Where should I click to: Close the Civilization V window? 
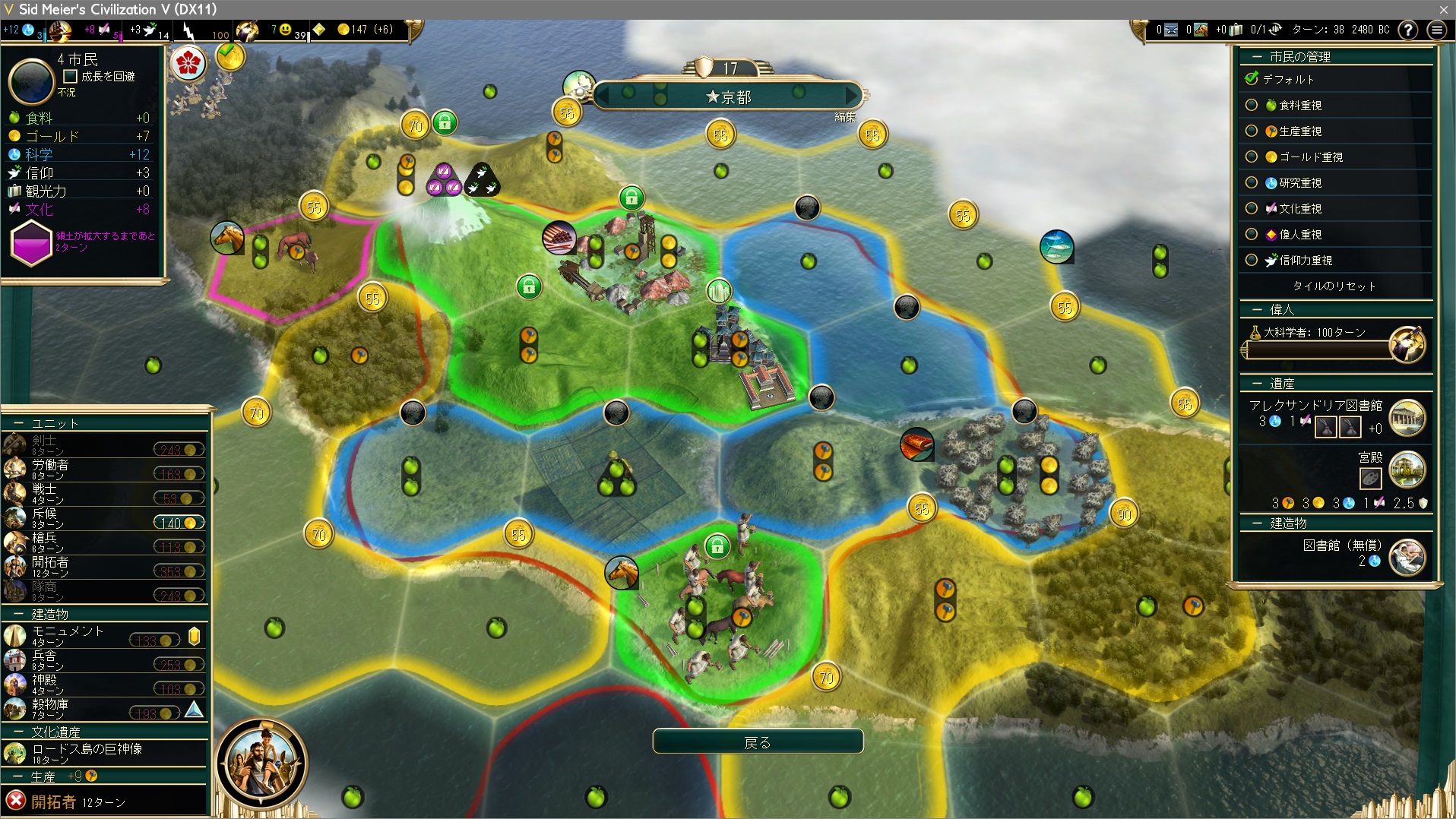1443,9
